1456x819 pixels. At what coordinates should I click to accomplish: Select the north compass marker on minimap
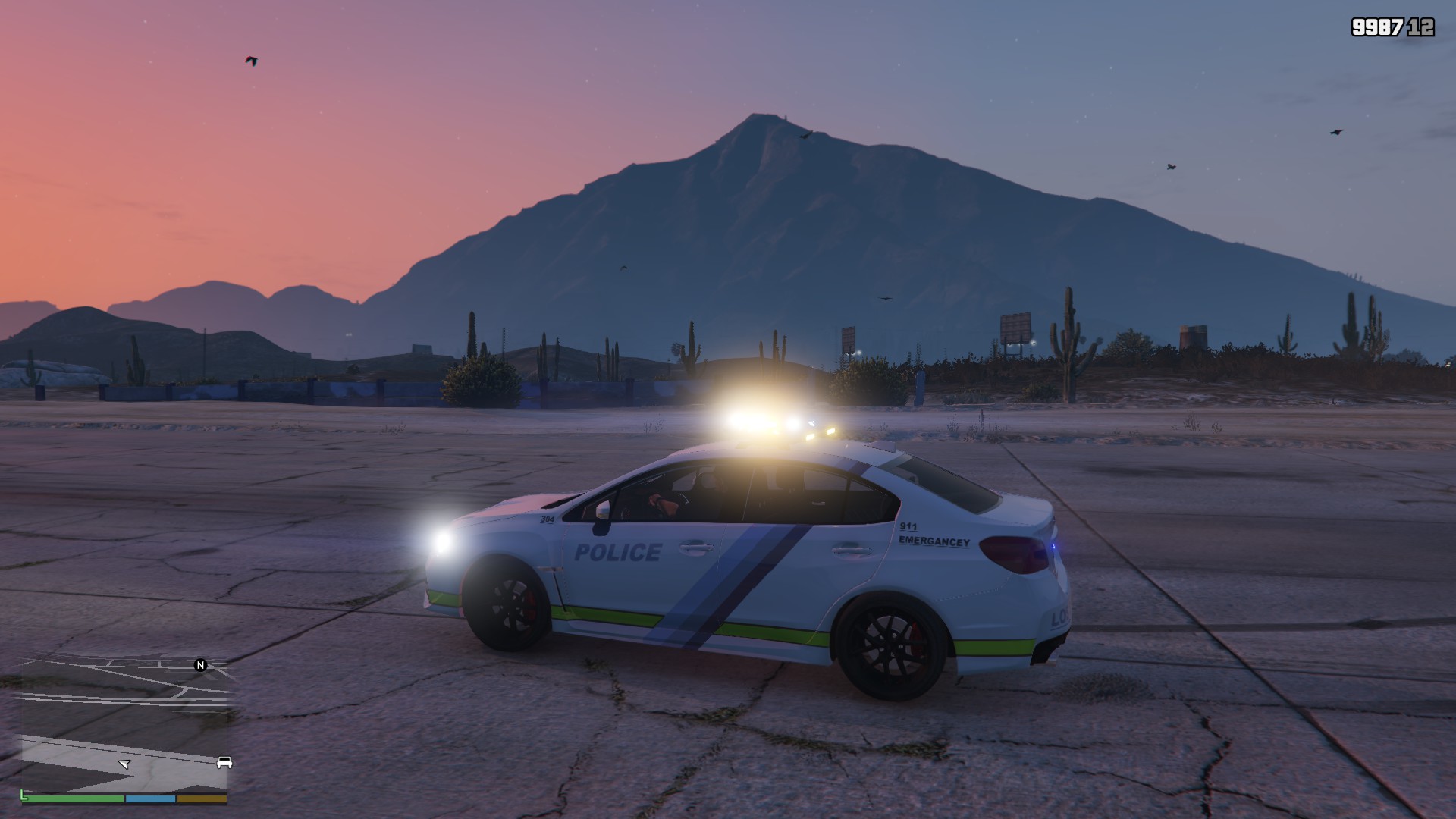[x=201, y=665]
